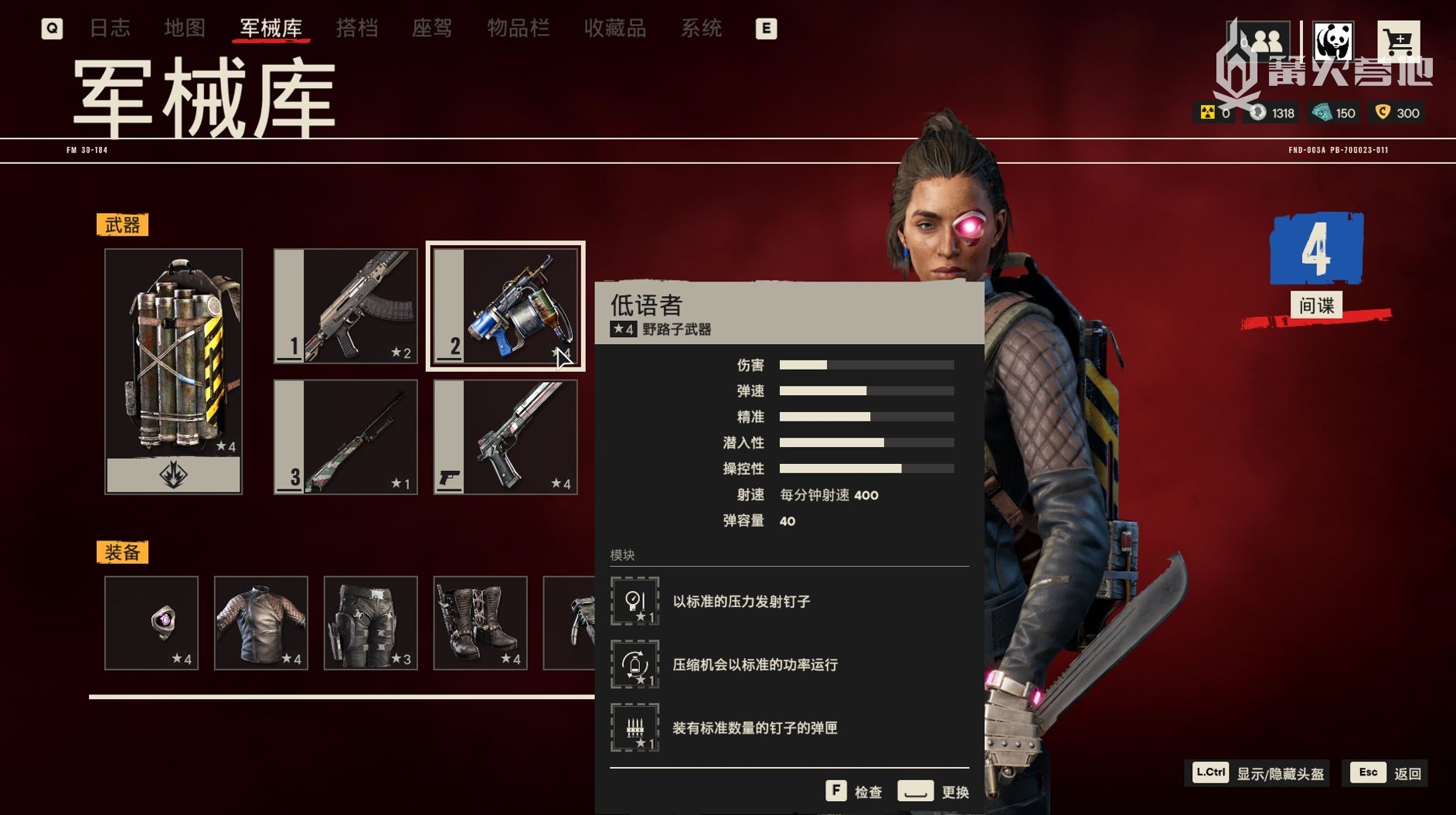Choose the buckled boots gear slot
1456x815 pixels.
[481, 622]
